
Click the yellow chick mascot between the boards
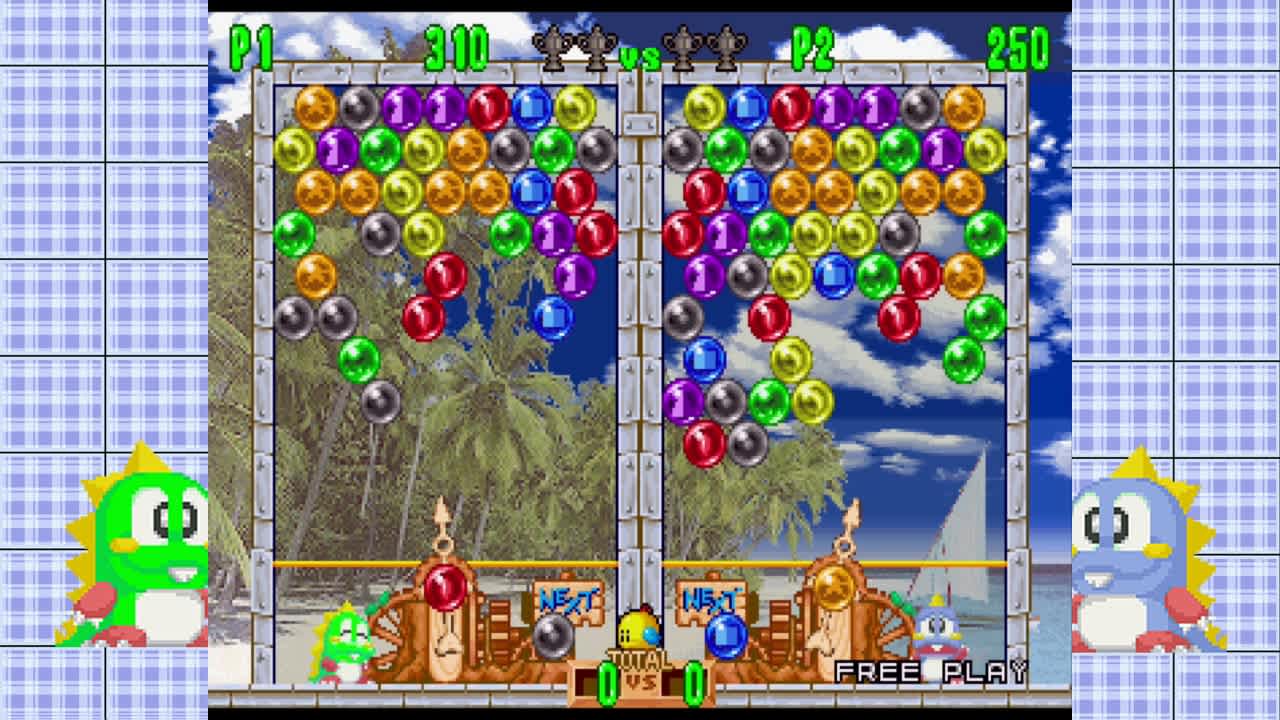point(640,628)
